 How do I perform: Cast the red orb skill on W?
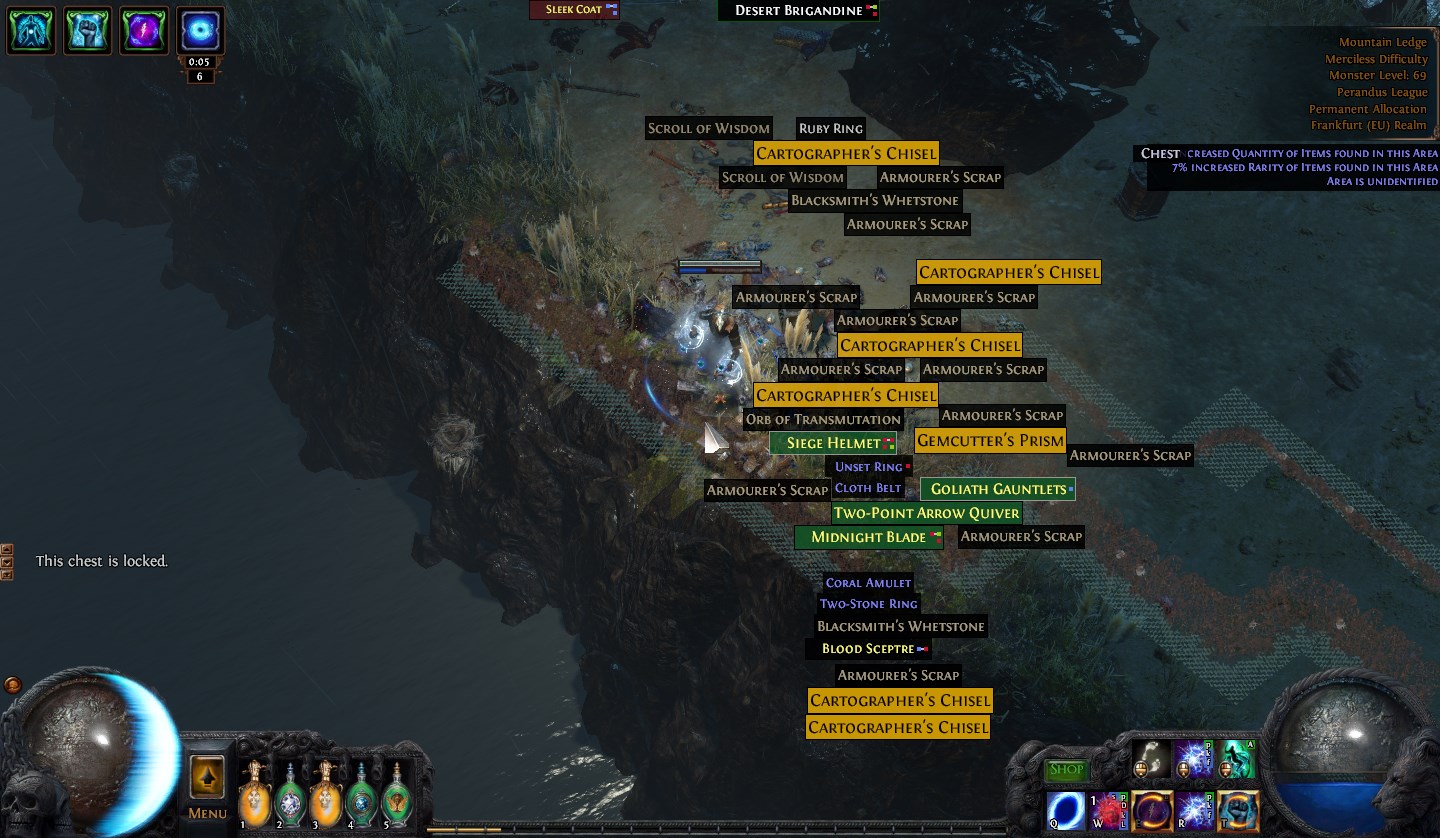(x=1108, y=811)
